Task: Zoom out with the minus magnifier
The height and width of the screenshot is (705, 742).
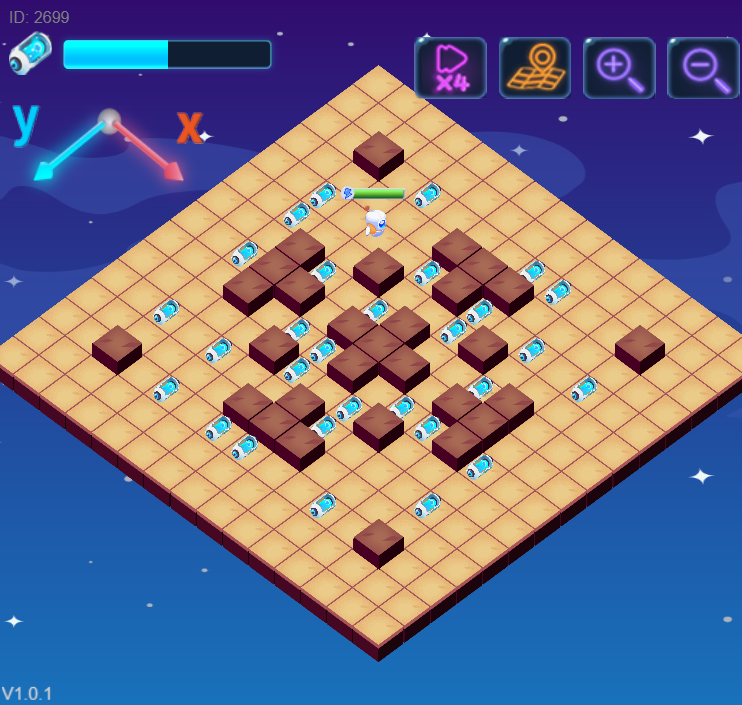Action: tap(703, 68)
